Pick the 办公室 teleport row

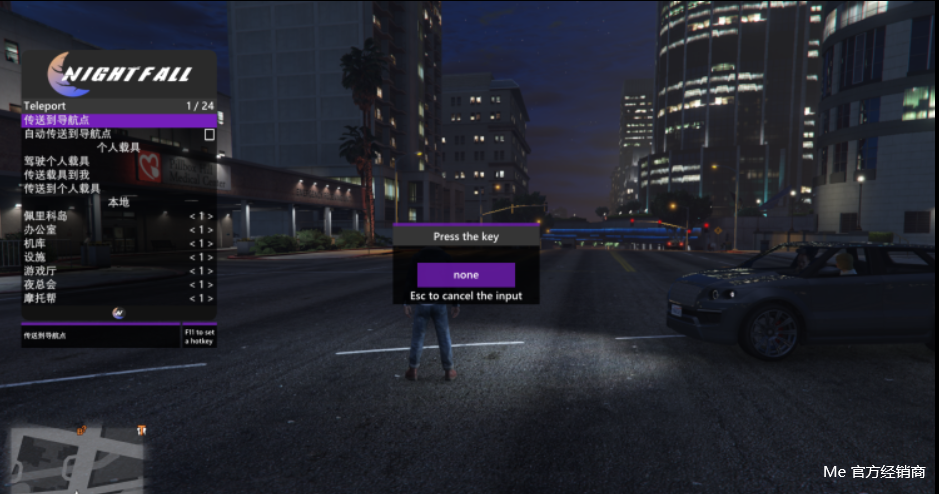pos(119,229)
